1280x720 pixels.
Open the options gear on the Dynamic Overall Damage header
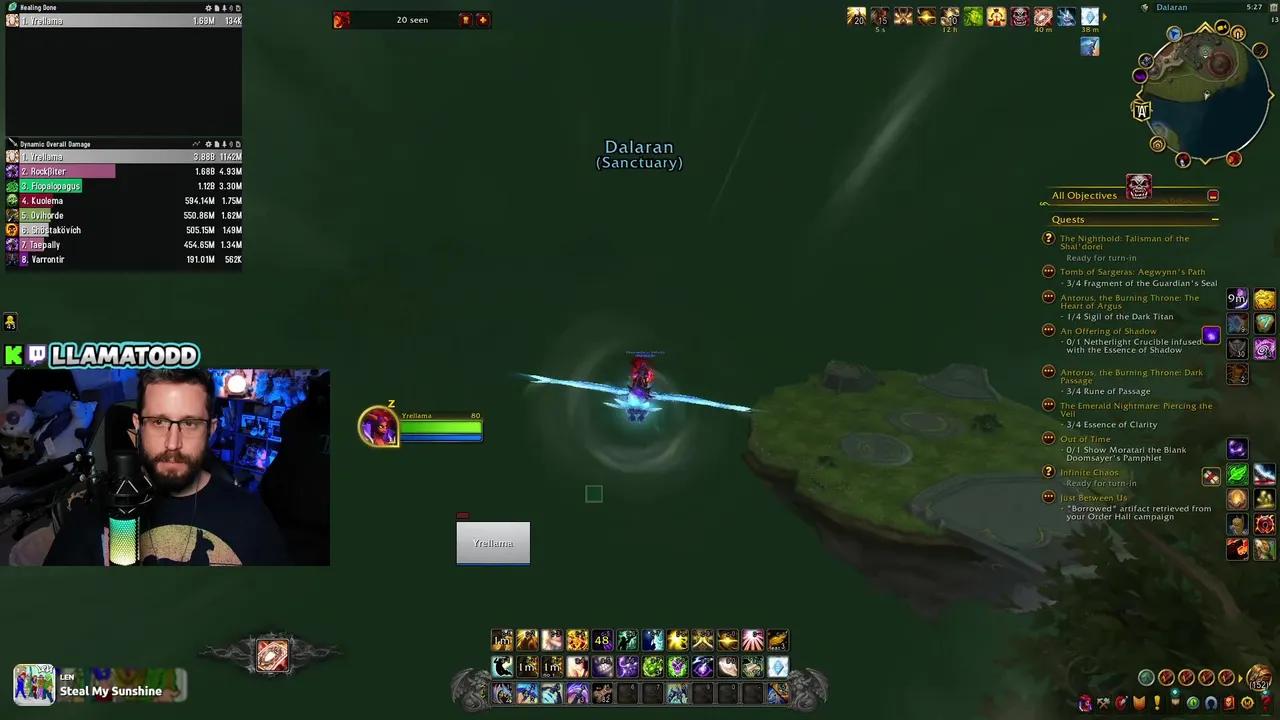point(208,144)
